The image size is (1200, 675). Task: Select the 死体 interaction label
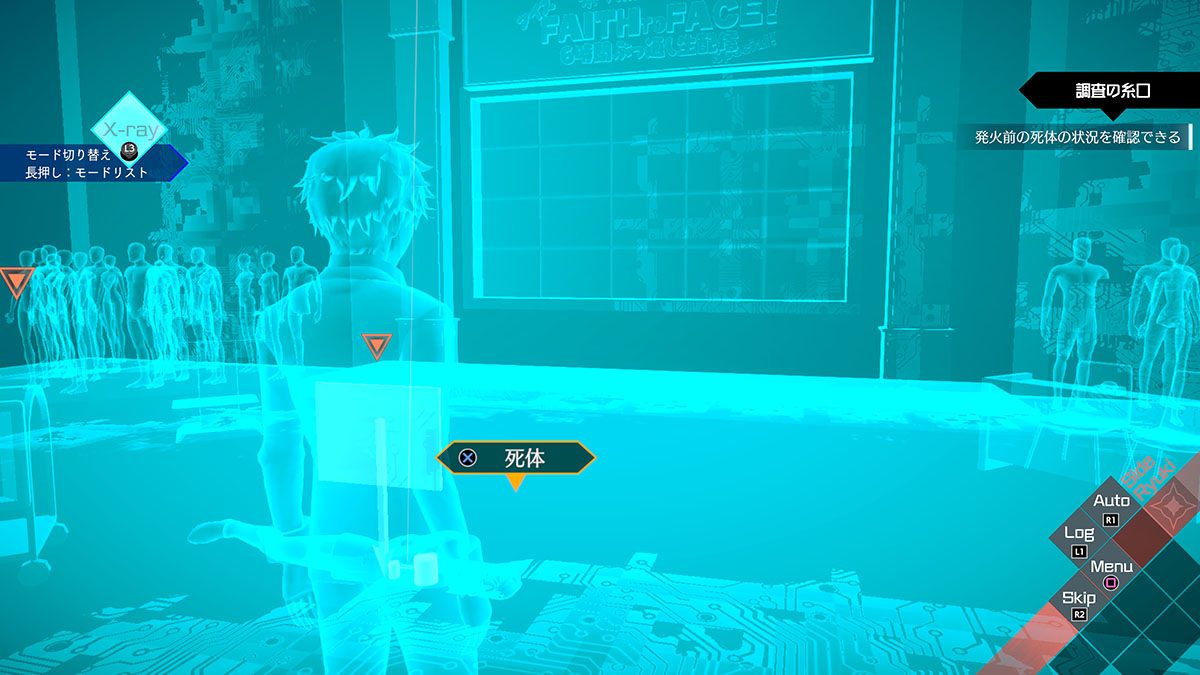point(516,458)
